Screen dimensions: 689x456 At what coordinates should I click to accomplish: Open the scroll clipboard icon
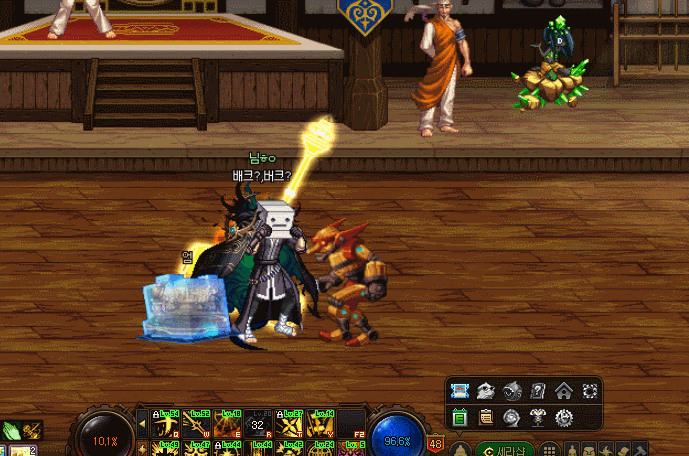(x=486, y=417)
